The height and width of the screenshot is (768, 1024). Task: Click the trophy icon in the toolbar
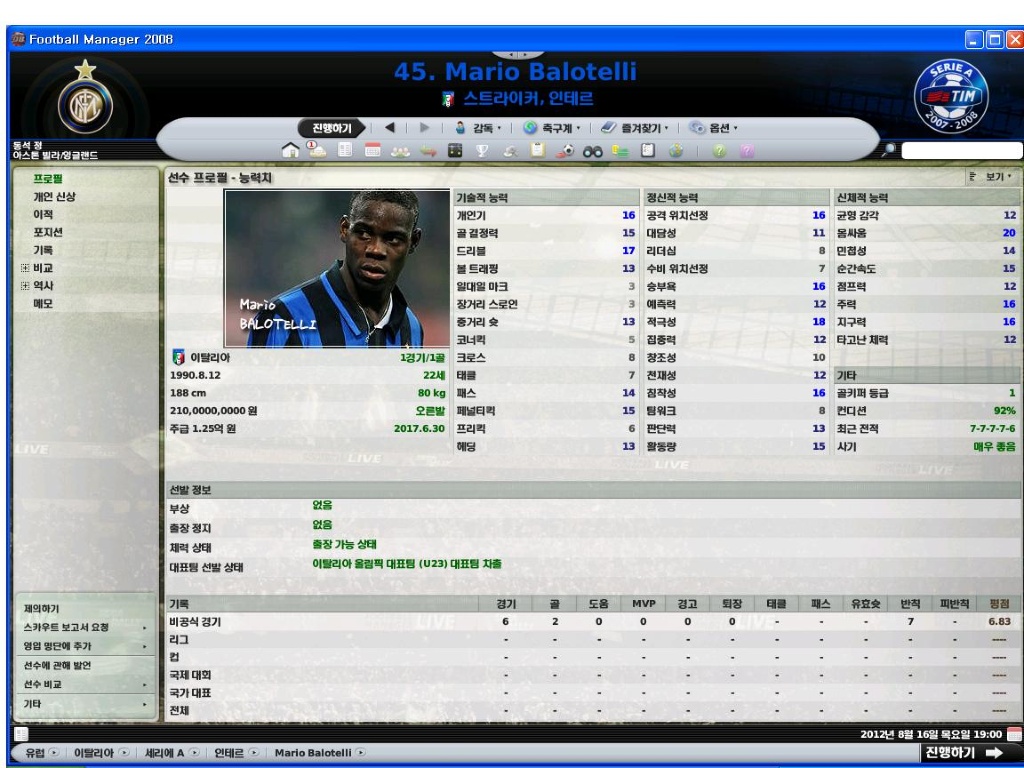479,150
